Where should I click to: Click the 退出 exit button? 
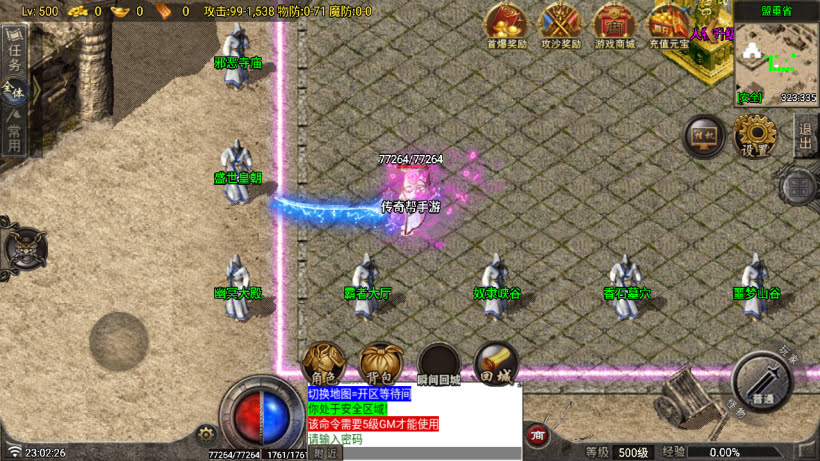click(x=806, y=134)
